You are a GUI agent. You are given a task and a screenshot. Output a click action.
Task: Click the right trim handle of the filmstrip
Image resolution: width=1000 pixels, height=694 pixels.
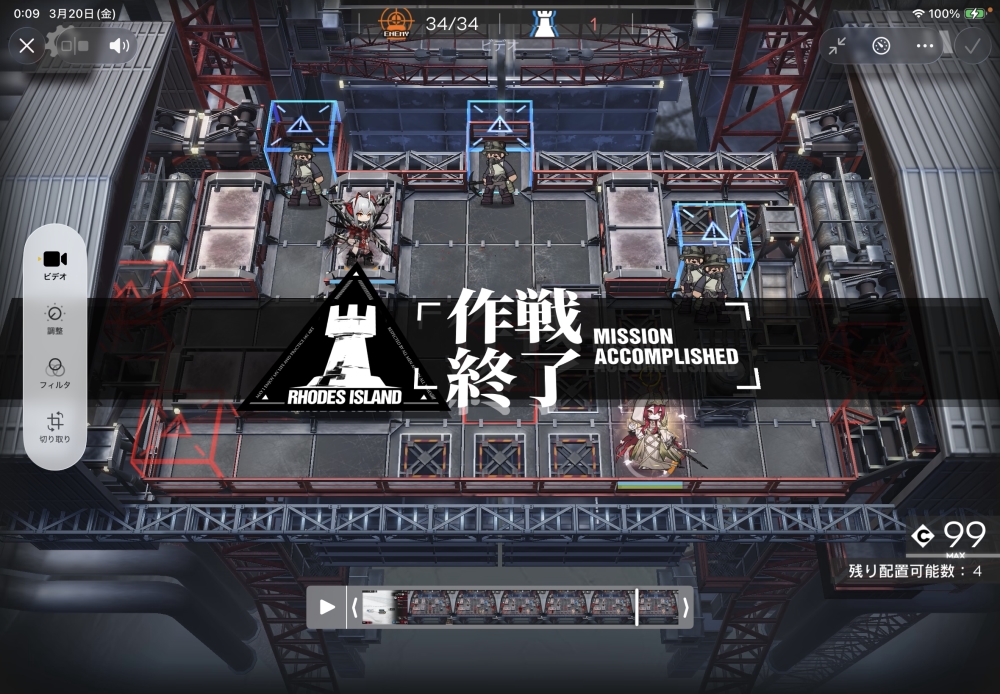click(x=685, y=607)
